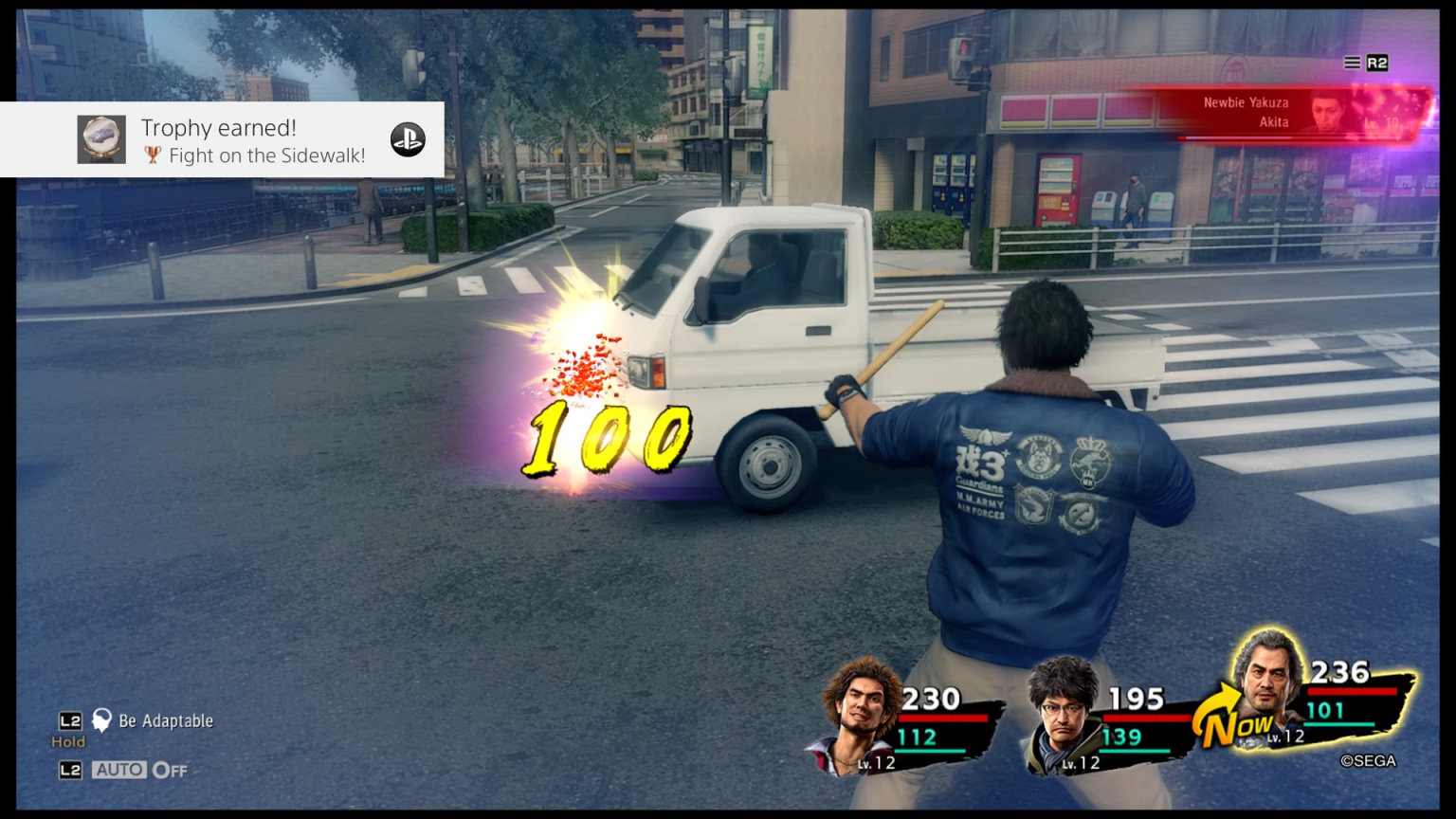Open the three-line menu icon
Screen dimensions: 1456x819
tap(1352, 63)
